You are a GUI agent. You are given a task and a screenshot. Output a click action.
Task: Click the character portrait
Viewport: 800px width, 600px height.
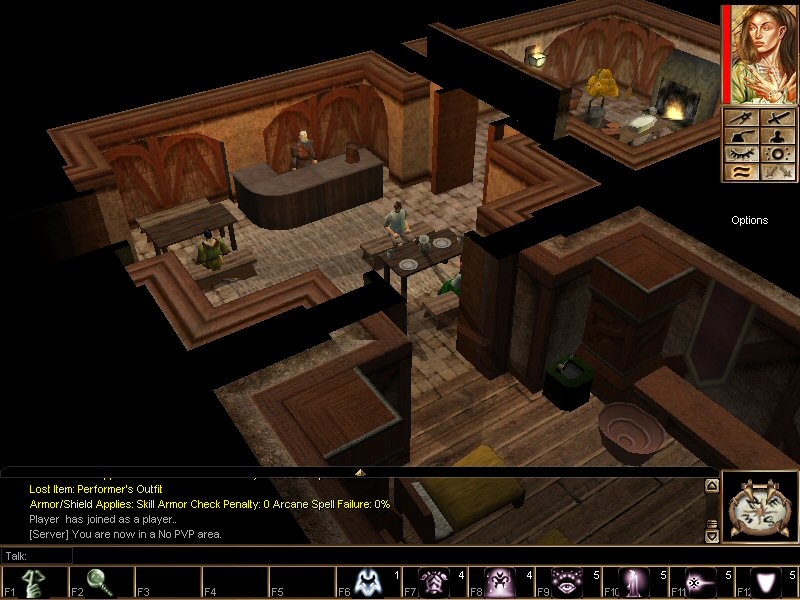pyautogui.click(x=762, y=53)
